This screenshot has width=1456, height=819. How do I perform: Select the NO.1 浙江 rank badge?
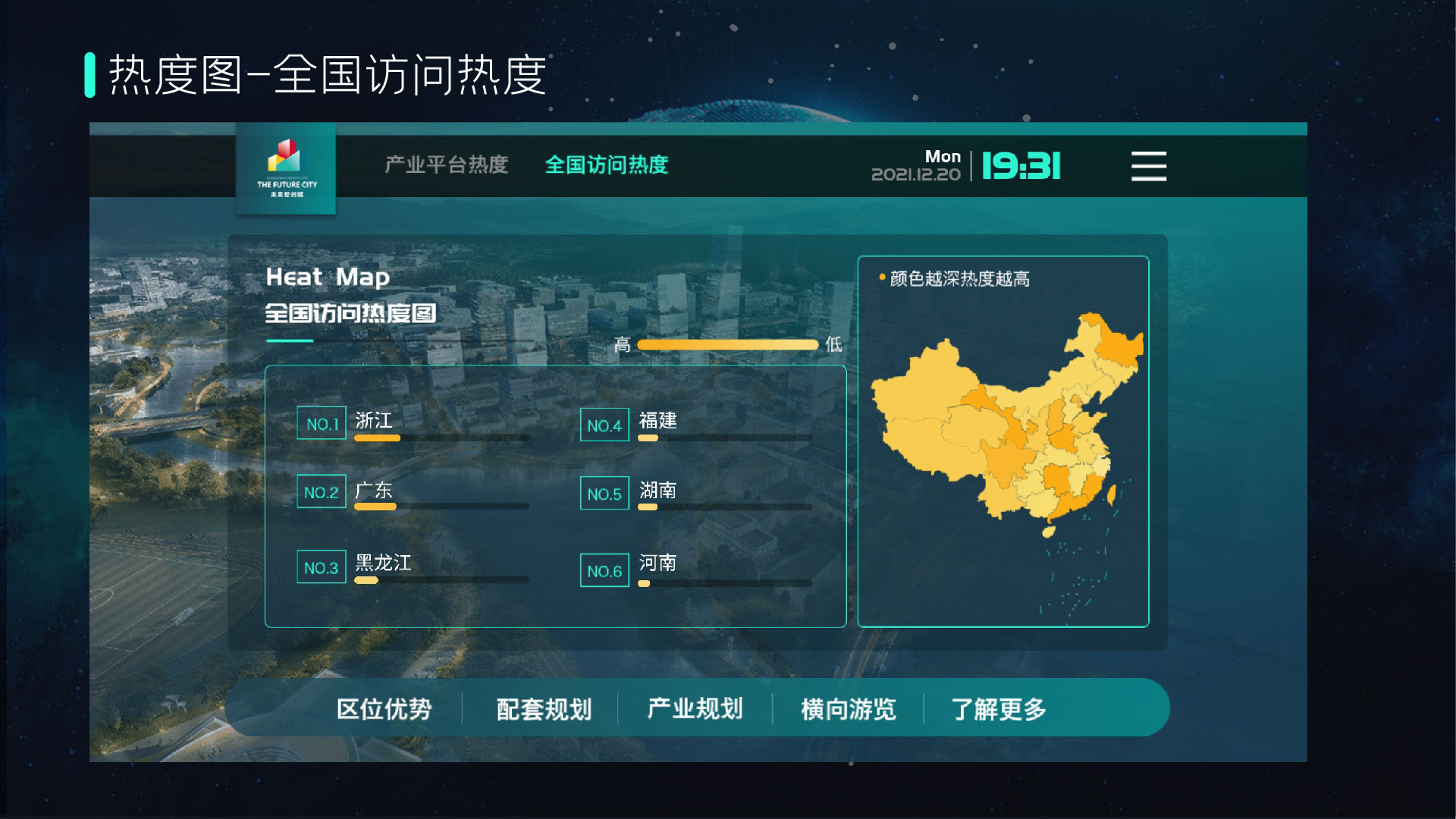[321, 422]
